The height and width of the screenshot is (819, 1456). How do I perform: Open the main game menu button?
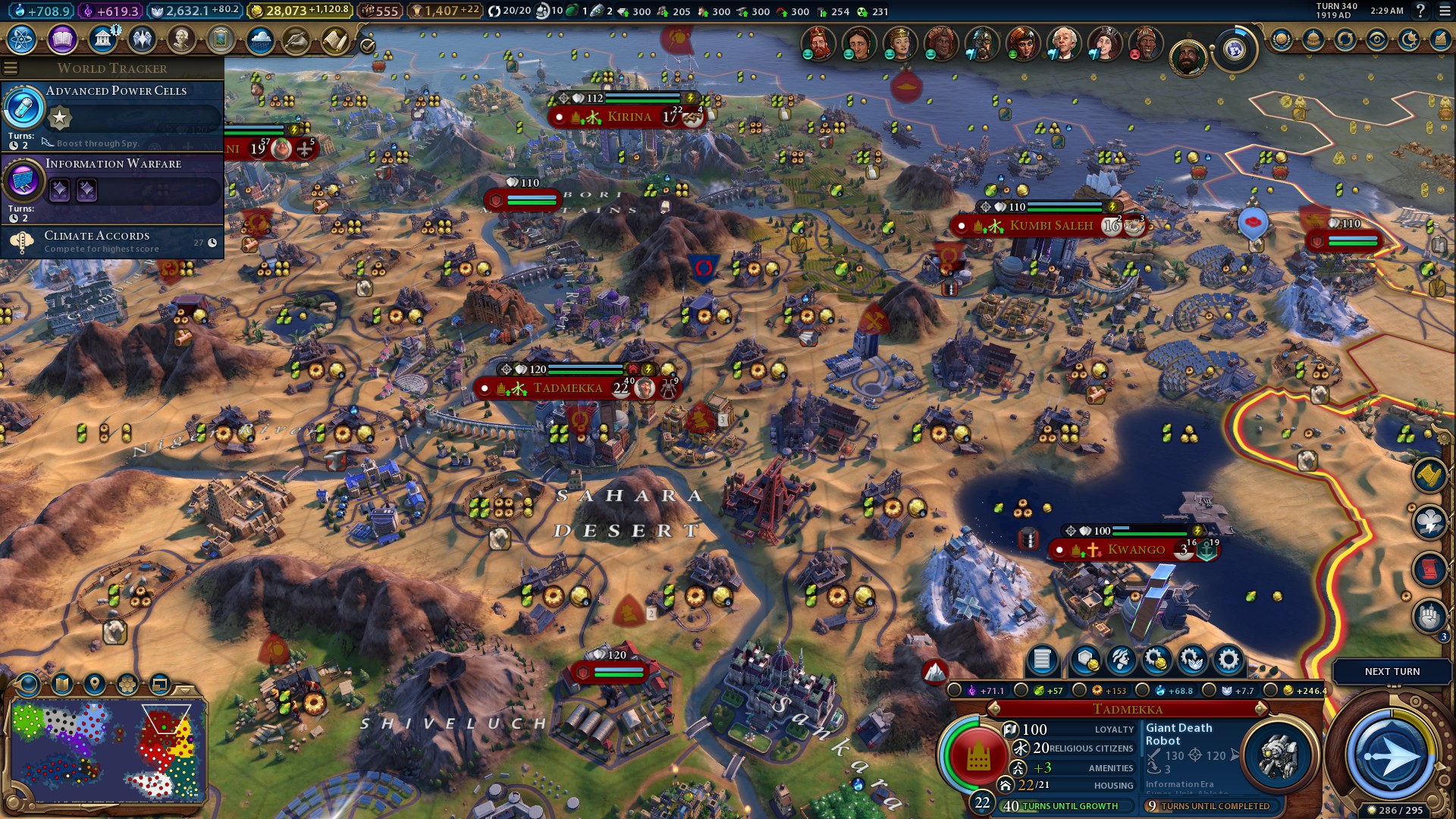pyautogui.click(x=1443, y=11)
